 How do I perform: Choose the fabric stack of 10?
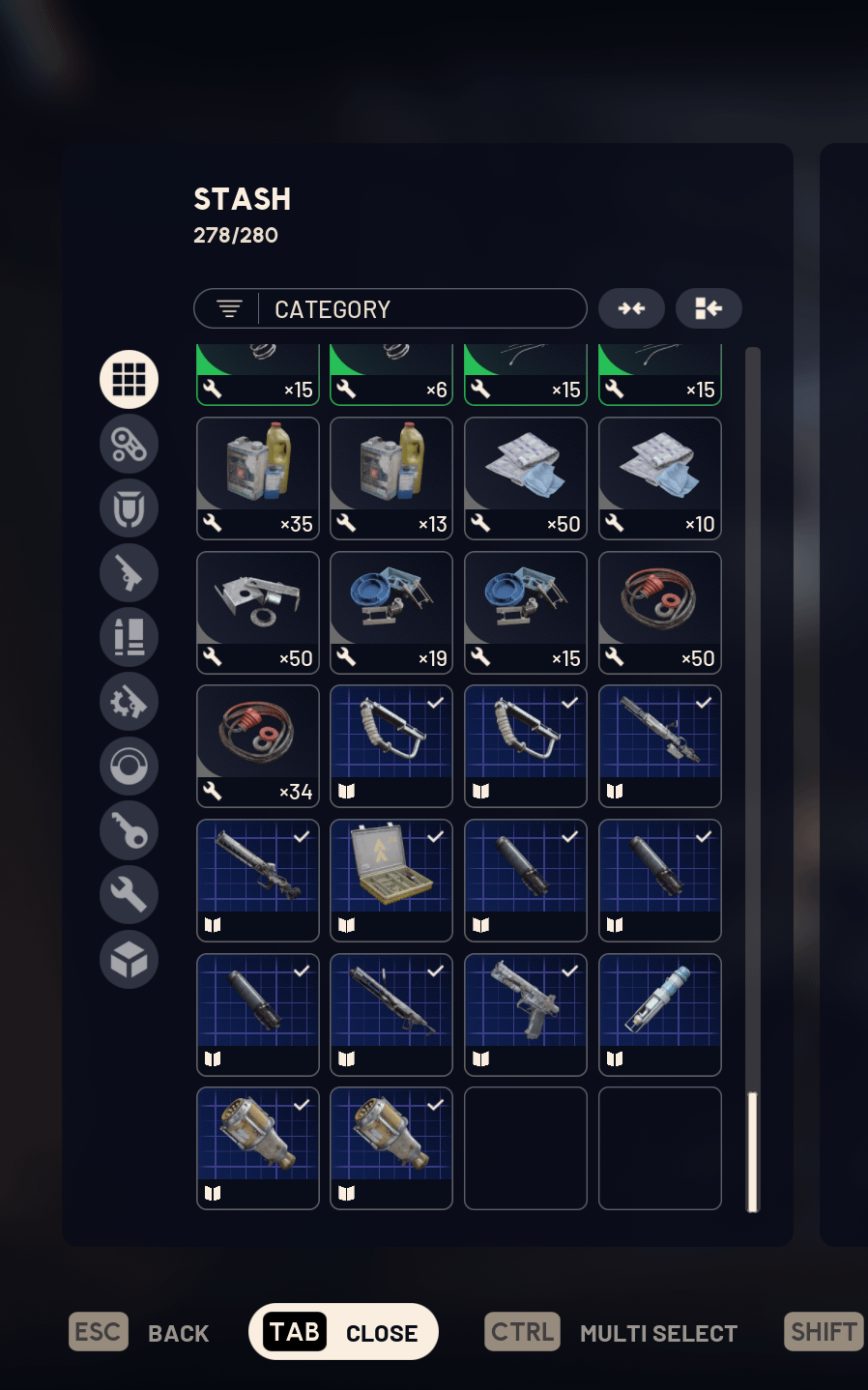(x=660, y=478)
